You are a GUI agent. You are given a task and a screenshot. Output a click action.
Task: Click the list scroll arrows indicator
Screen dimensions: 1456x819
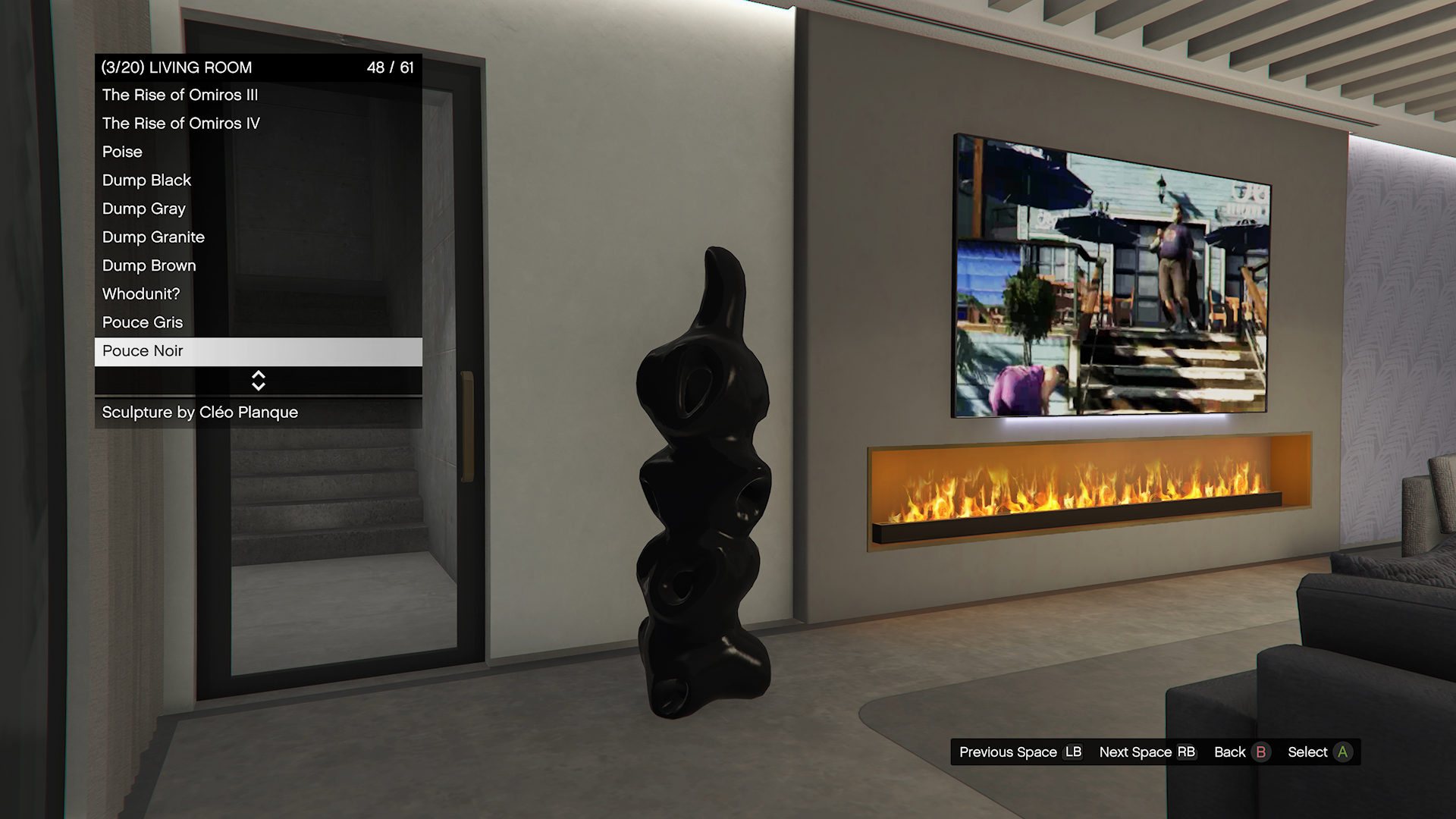click(x=259, y=381)
